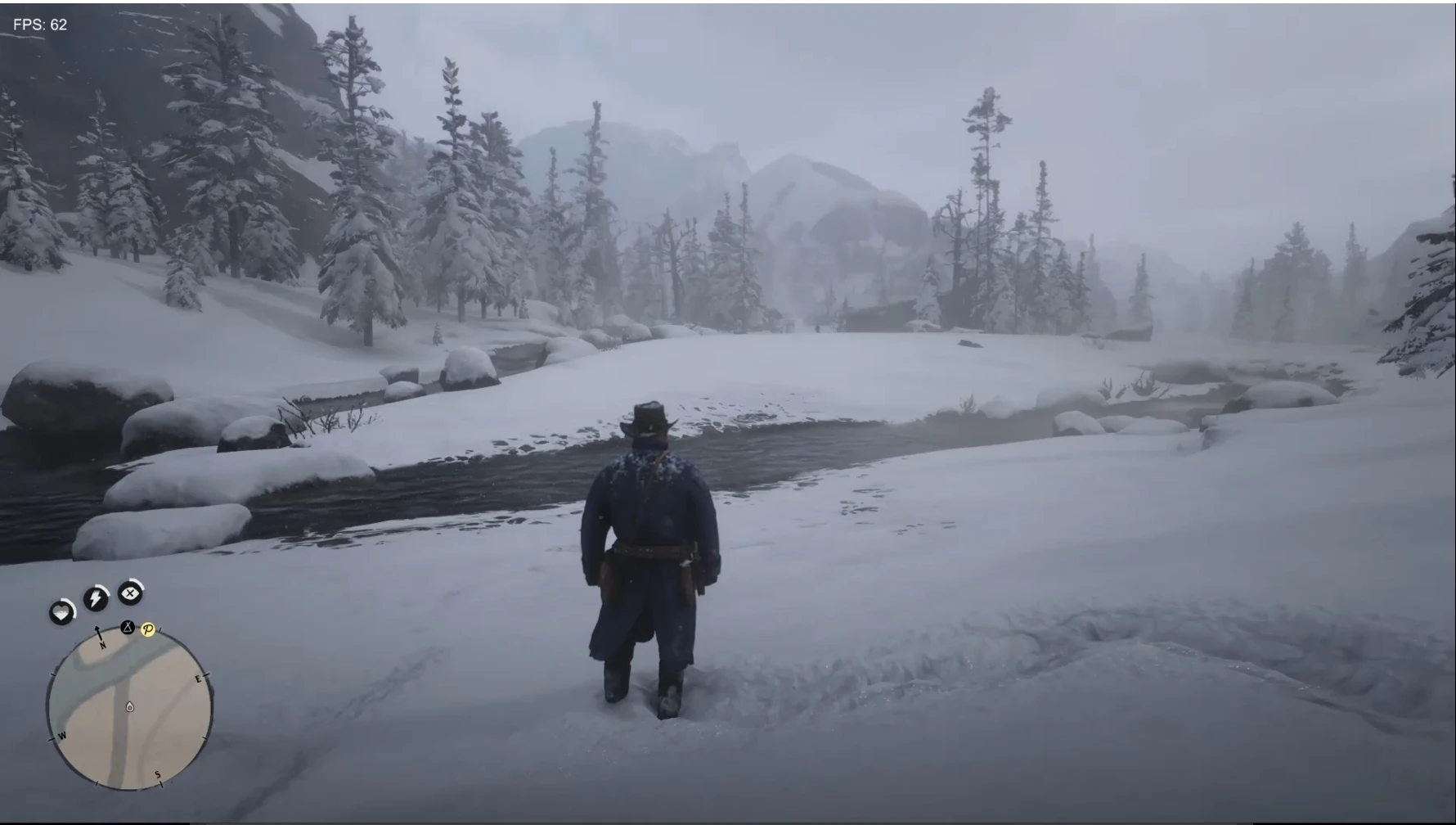Viewport: 1456px width, 825px height.
Task: Click the E compass marker to expand view east
Action: (196, 678)
